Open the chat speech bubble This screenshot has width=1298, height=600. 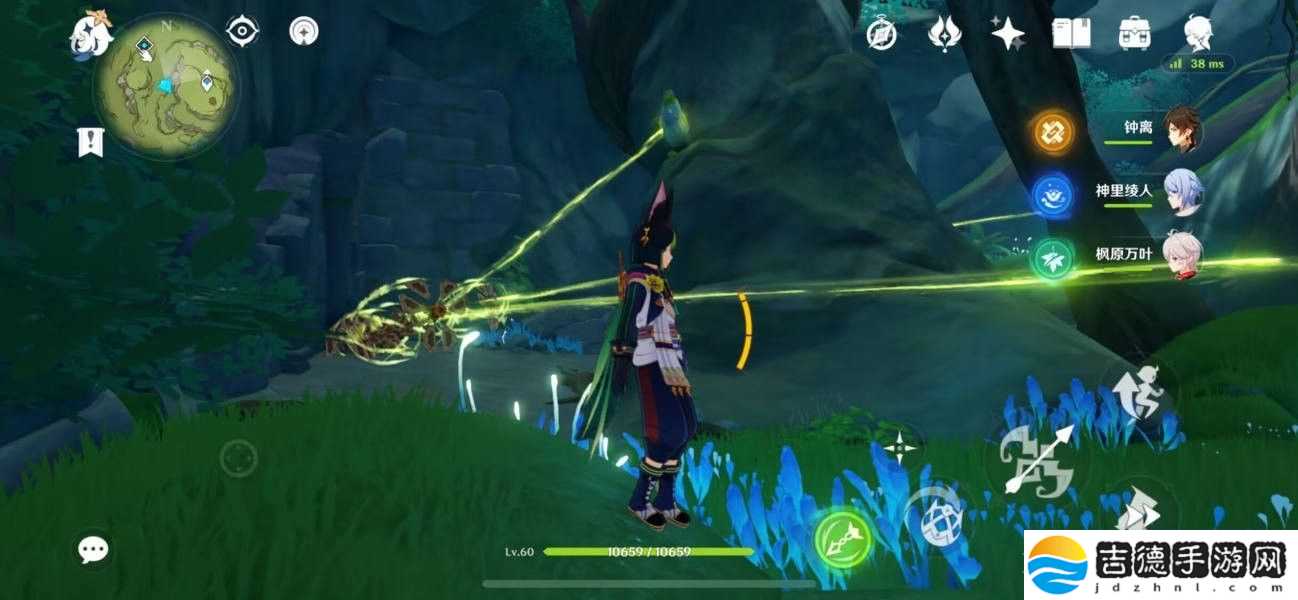coord(94,548)
